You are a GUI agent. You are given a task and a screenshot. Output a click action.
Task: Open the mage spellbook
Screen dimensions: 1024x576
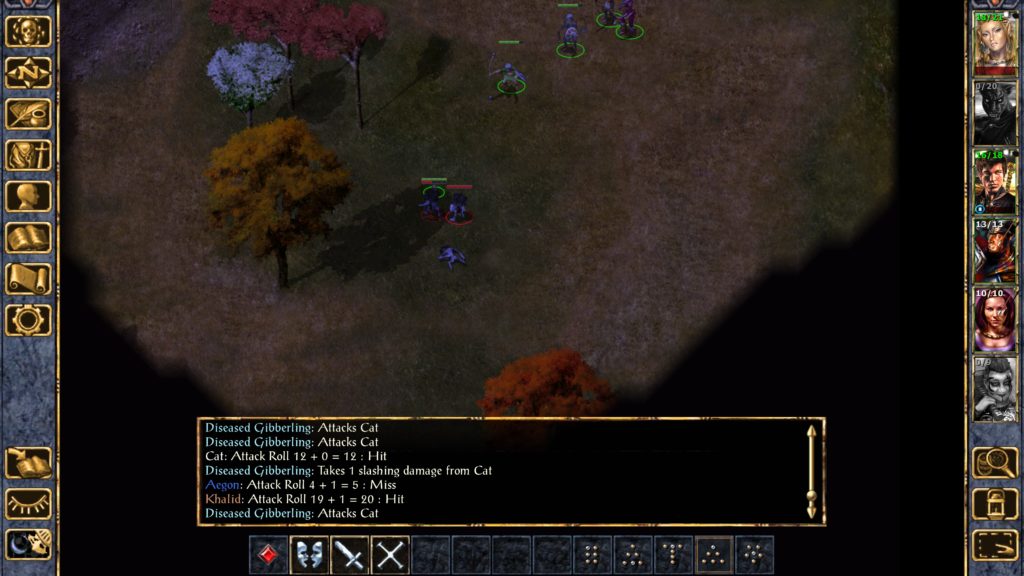click(x=28, y=237)
